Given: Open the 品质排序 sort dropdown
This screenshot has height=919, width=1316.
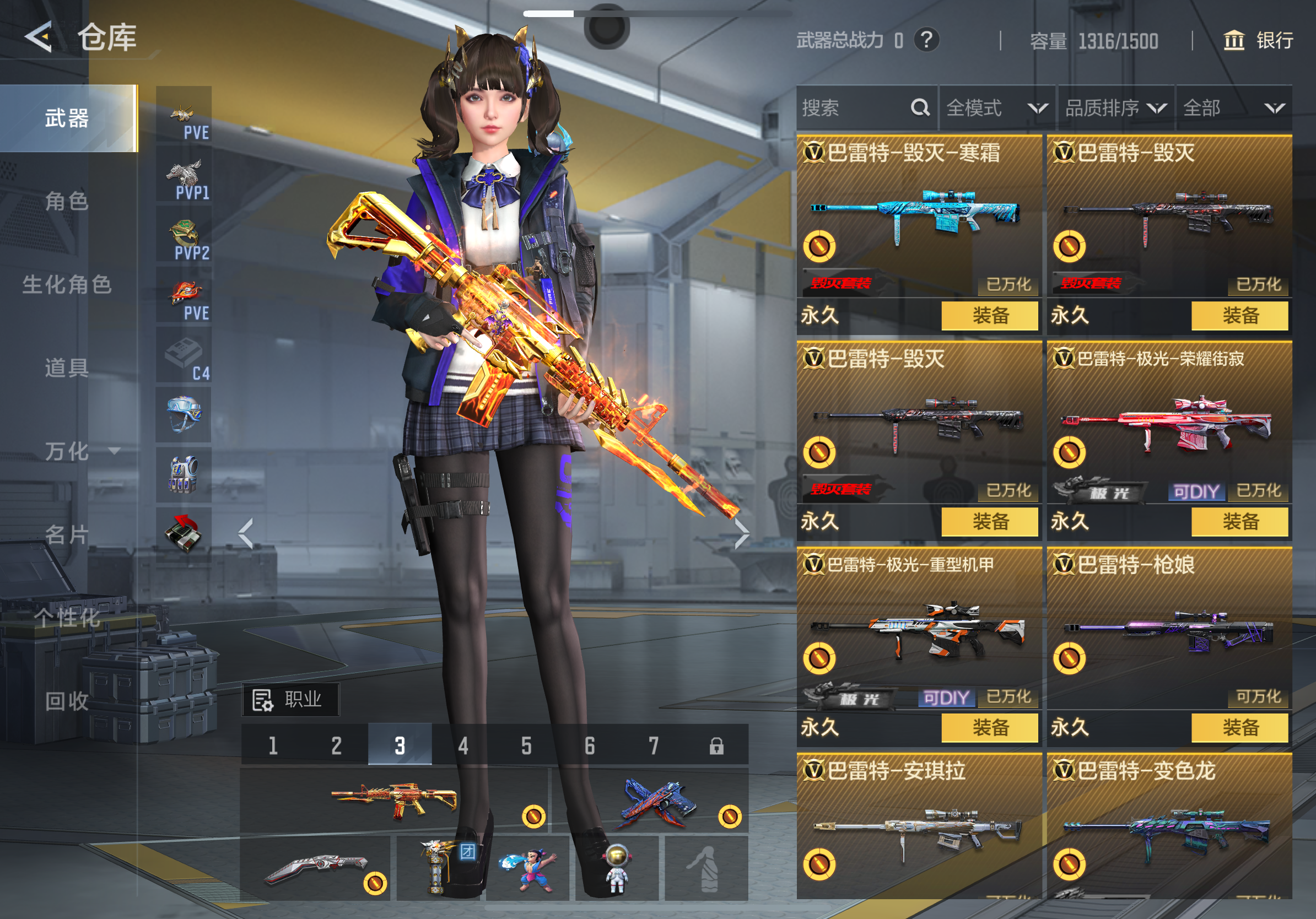Looking at the screenshot, I should pyautogui.click(x=1115, y=108).
